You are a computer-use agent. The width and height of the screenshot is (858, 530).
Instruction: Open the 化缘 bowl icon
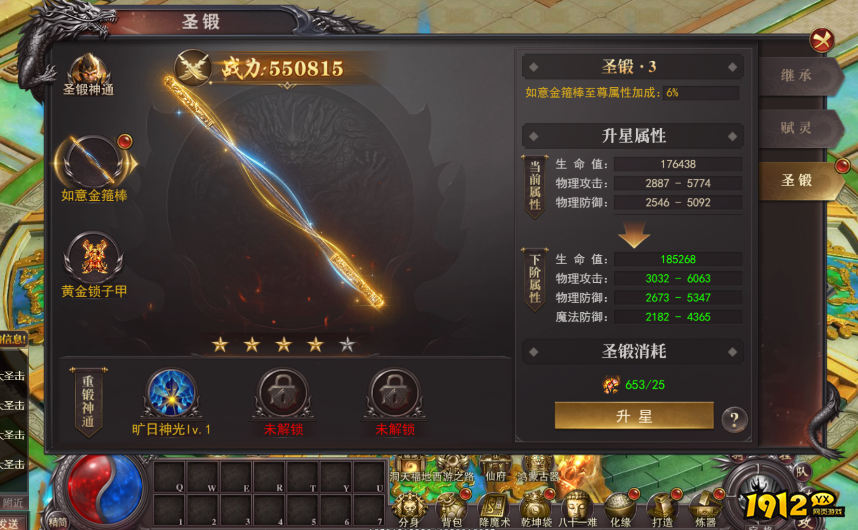[620, 507]
